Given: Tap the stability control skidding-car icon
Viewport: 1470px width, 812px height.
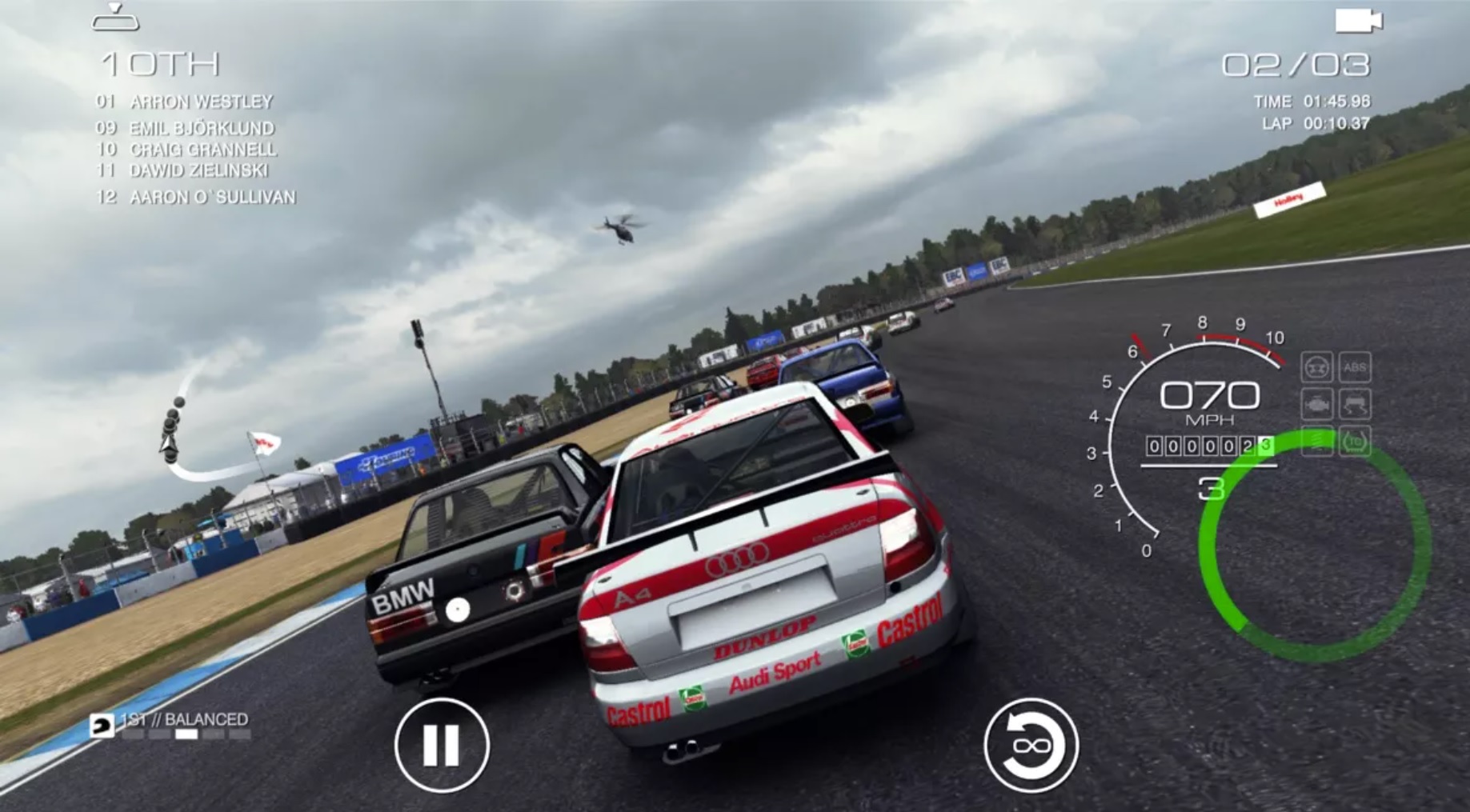Looking at the screenshot, I should [x=1354, y=405].
